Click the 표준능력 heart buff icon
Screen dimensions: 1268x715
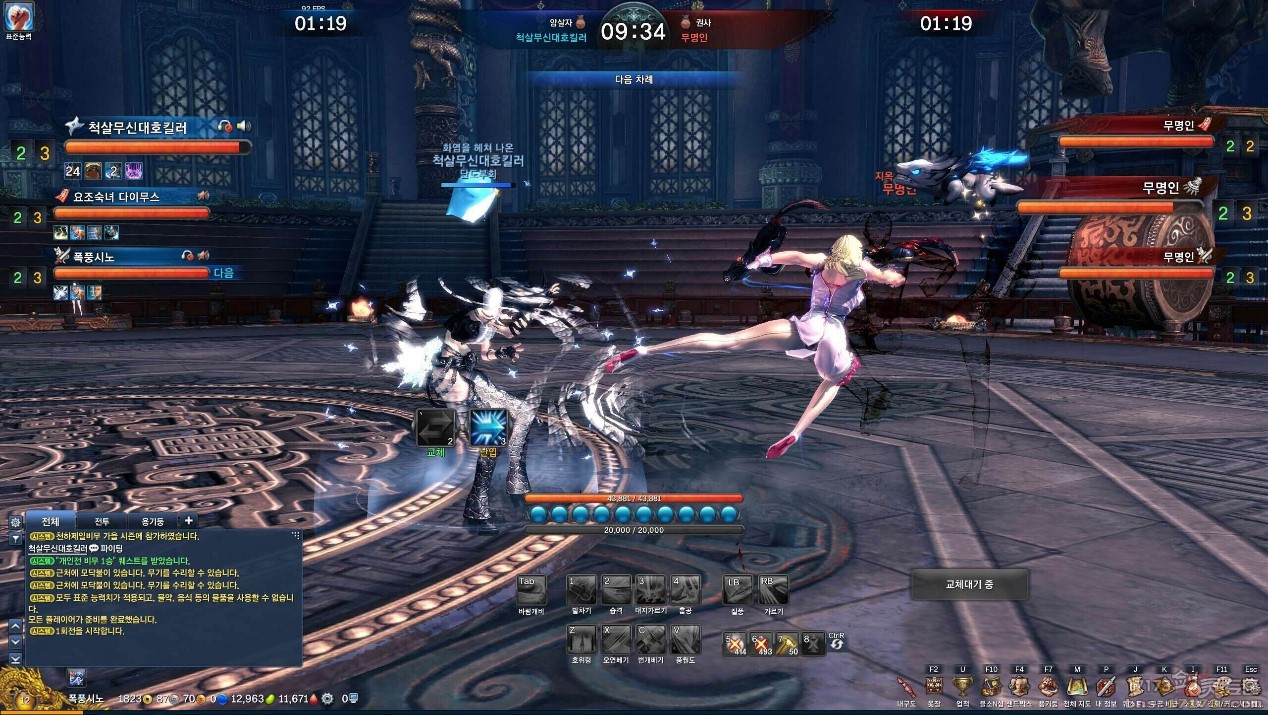click(20, 16)
